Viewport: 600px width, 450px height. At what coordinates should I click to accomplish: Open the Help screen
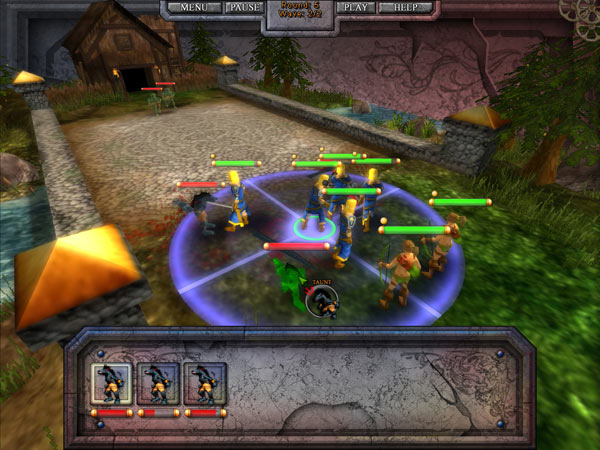pyautogui.click(x=406, y=7)
